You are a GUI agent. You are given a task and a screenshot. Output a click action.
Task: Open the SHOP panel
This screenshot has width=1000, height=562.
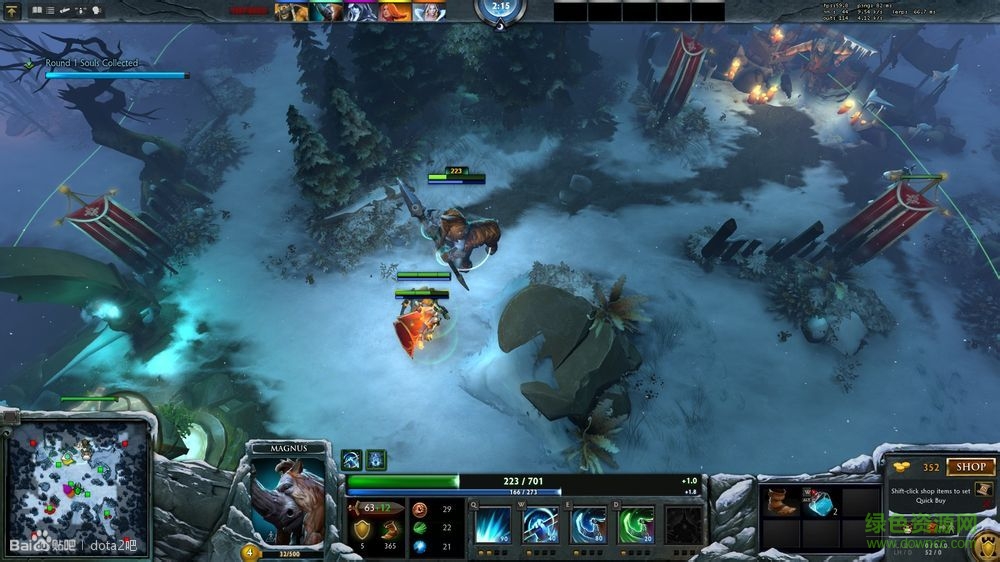click(x=971, y=467)
